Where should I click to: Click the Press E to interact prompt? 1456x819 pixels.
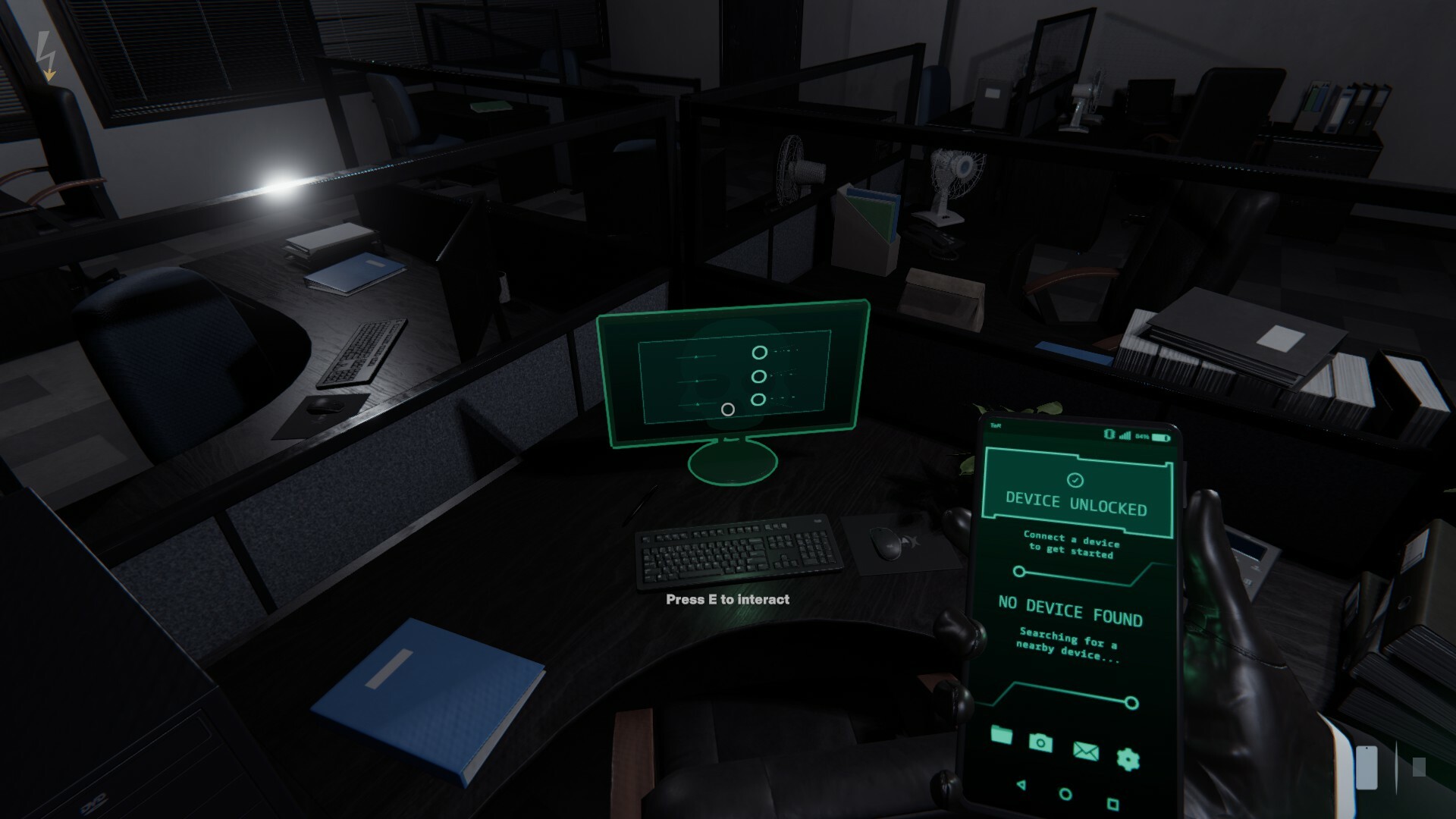727,599
